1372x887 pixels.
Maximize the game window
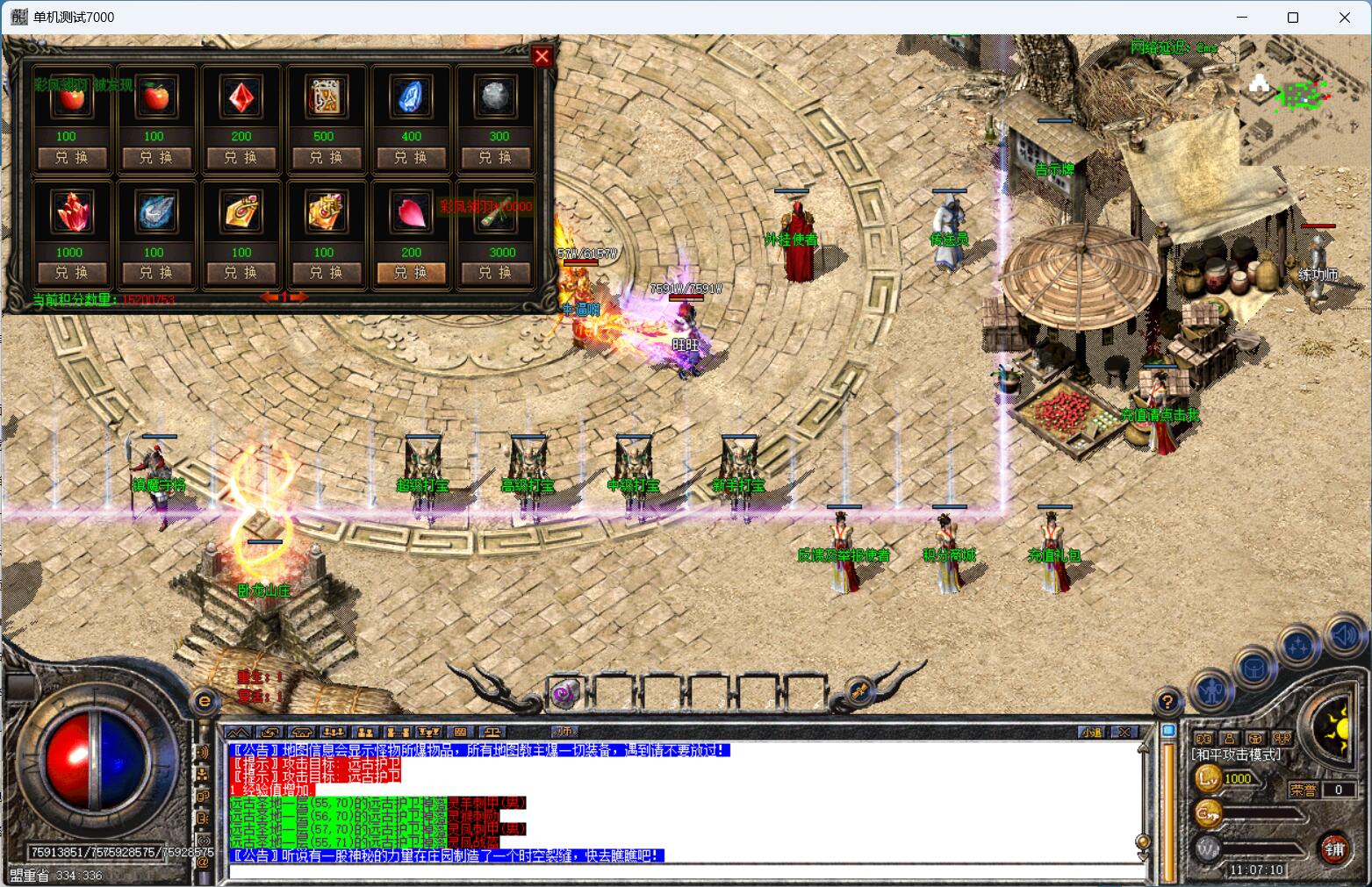point(1292,18)
